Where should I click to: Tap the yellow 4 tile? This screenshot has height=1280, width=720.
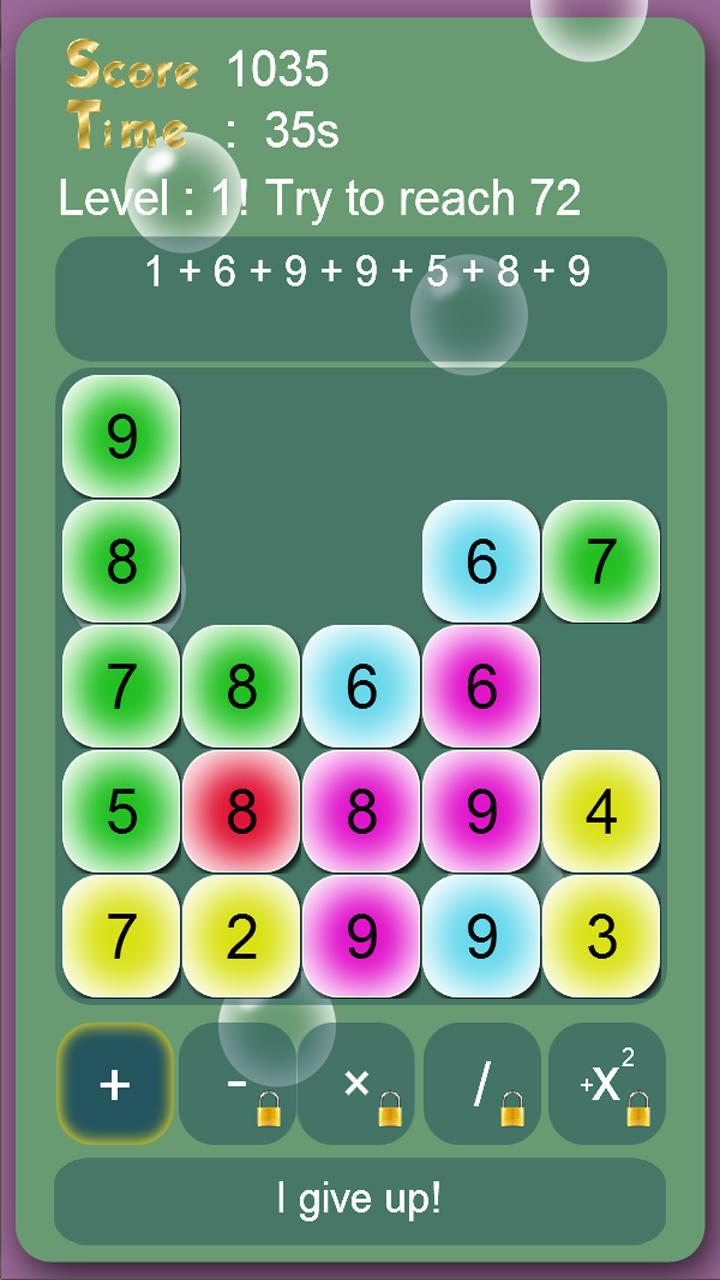click(x=601, y=811)
